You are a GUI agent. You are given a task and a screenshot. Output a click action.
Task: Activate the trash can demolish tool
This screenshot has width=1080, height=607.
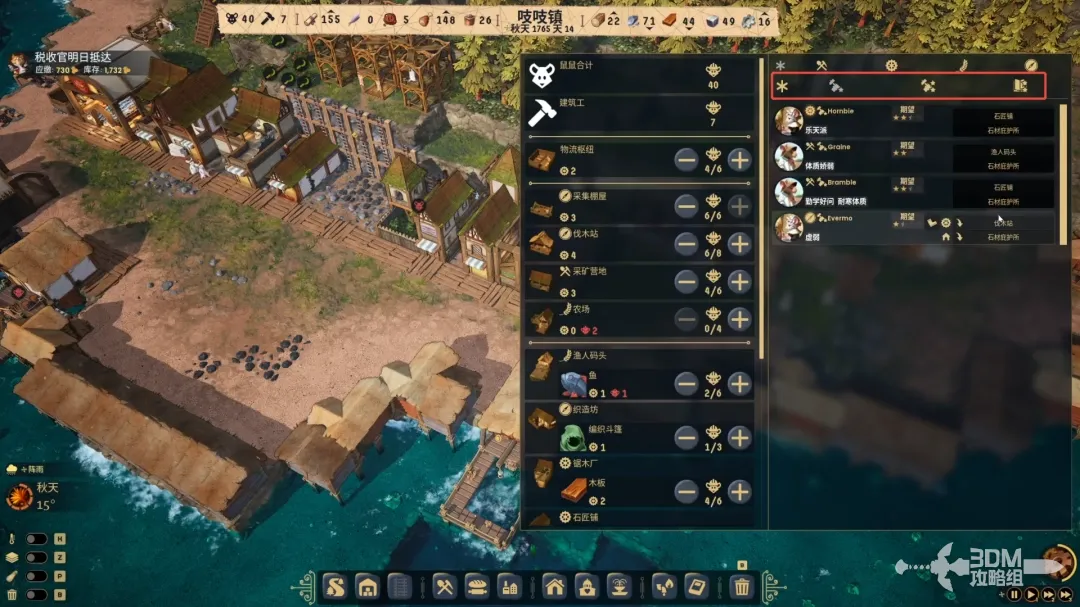tap(741, 586)
